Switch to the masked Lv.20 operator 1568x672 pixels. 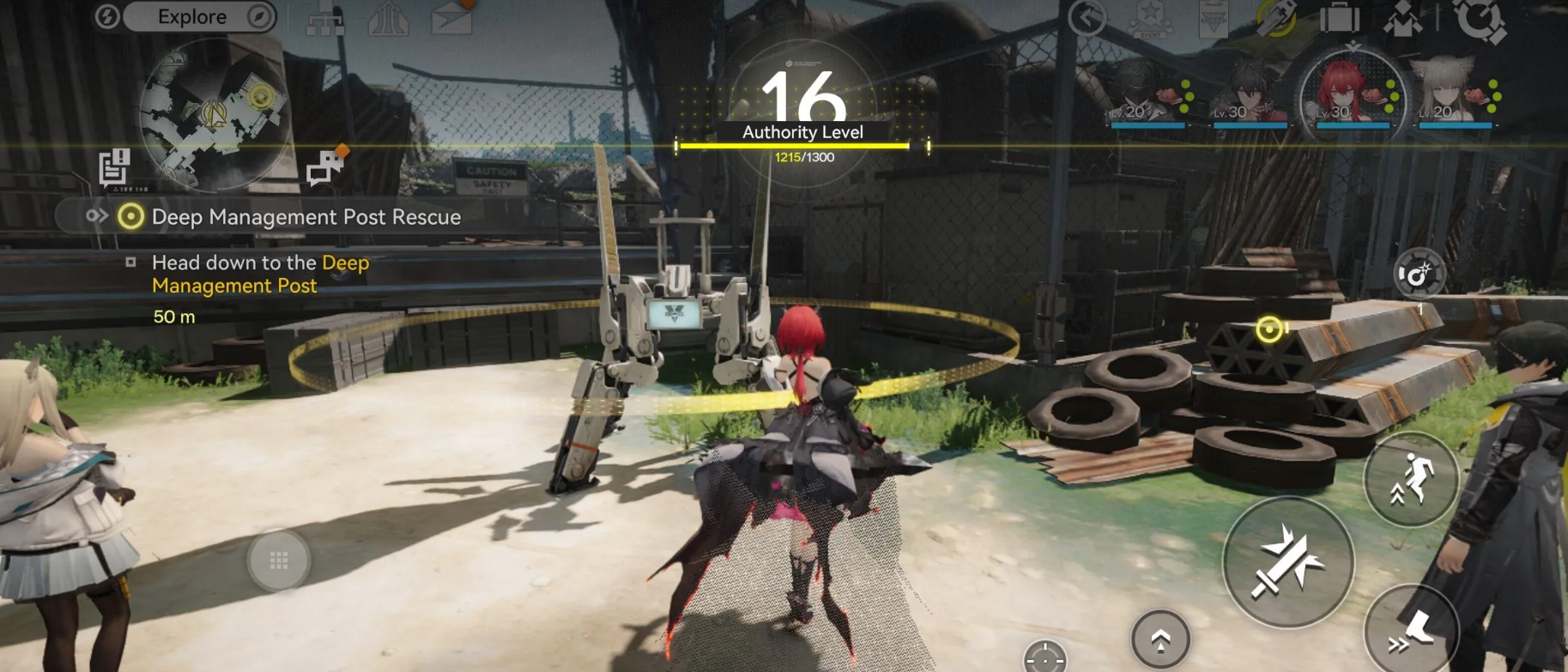[1147, 93]
